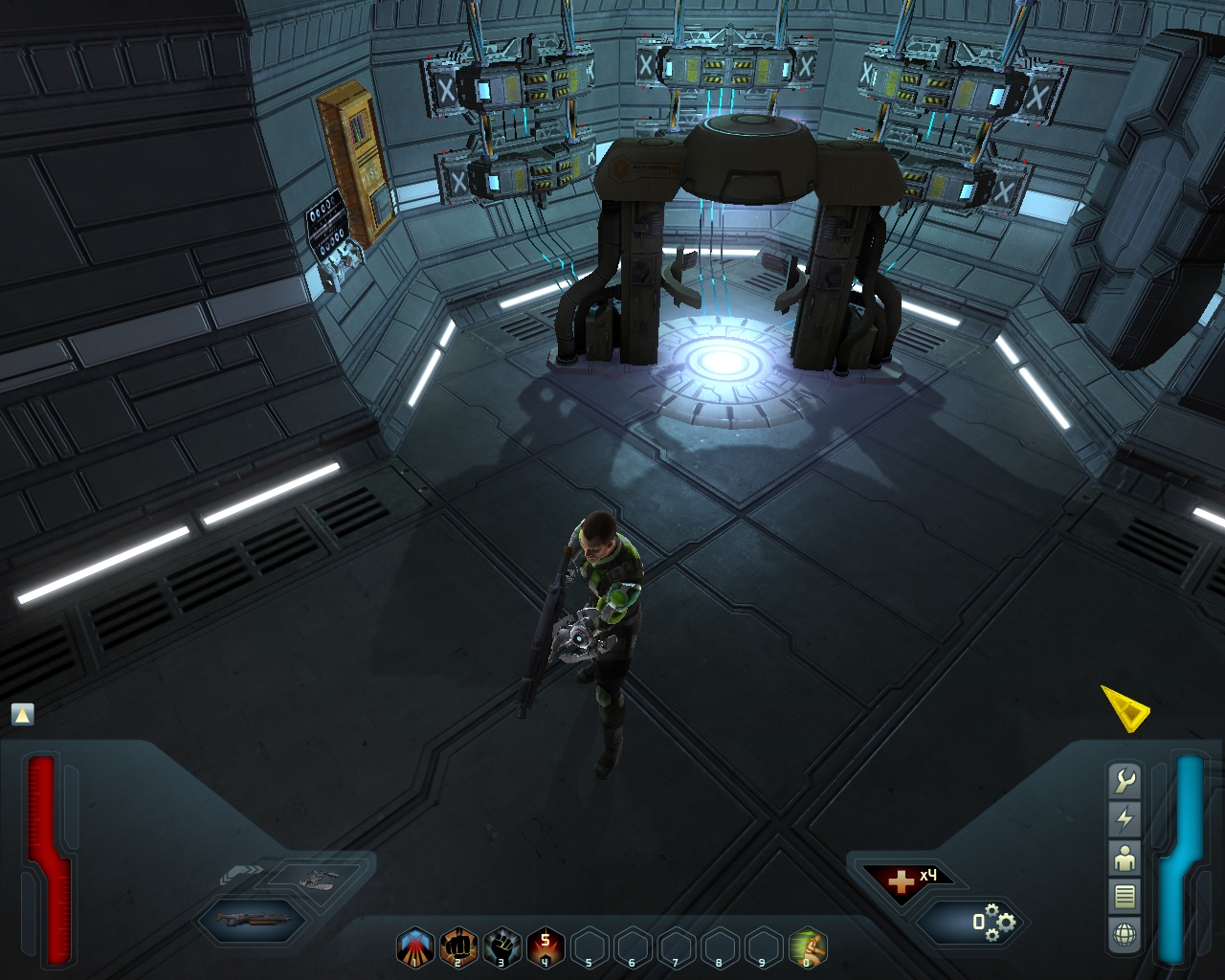Use the orange punching fist ability
This screenshot has width=1225, height=980.
coord(458,947)
